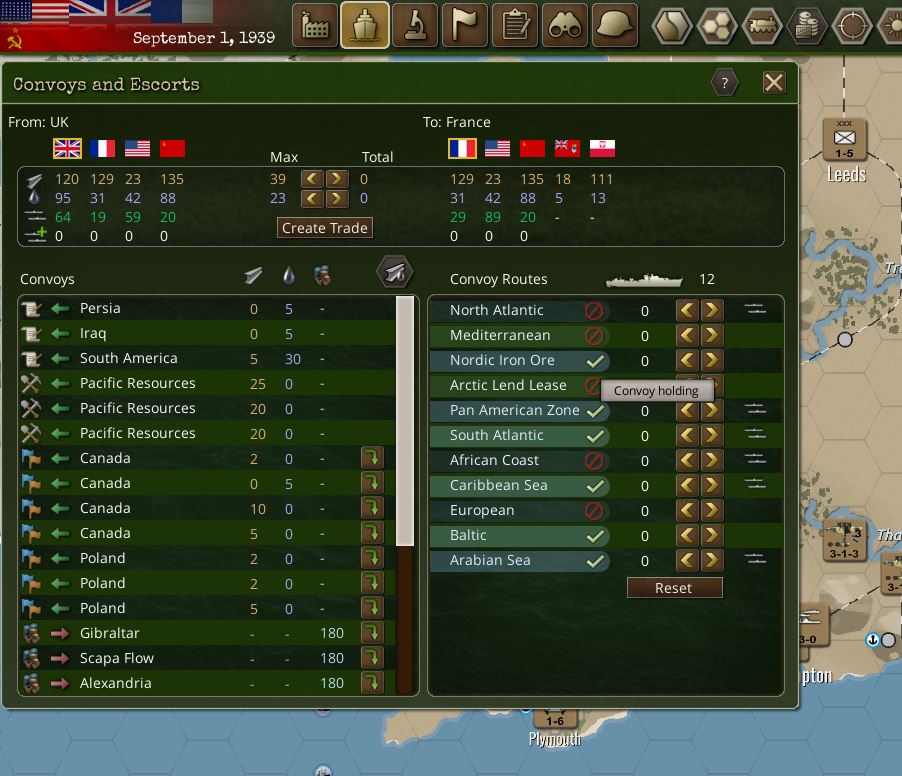Select the Poland flag as trade destination
This screenshot has width=902, height=776.
click(x=602, y=149)
